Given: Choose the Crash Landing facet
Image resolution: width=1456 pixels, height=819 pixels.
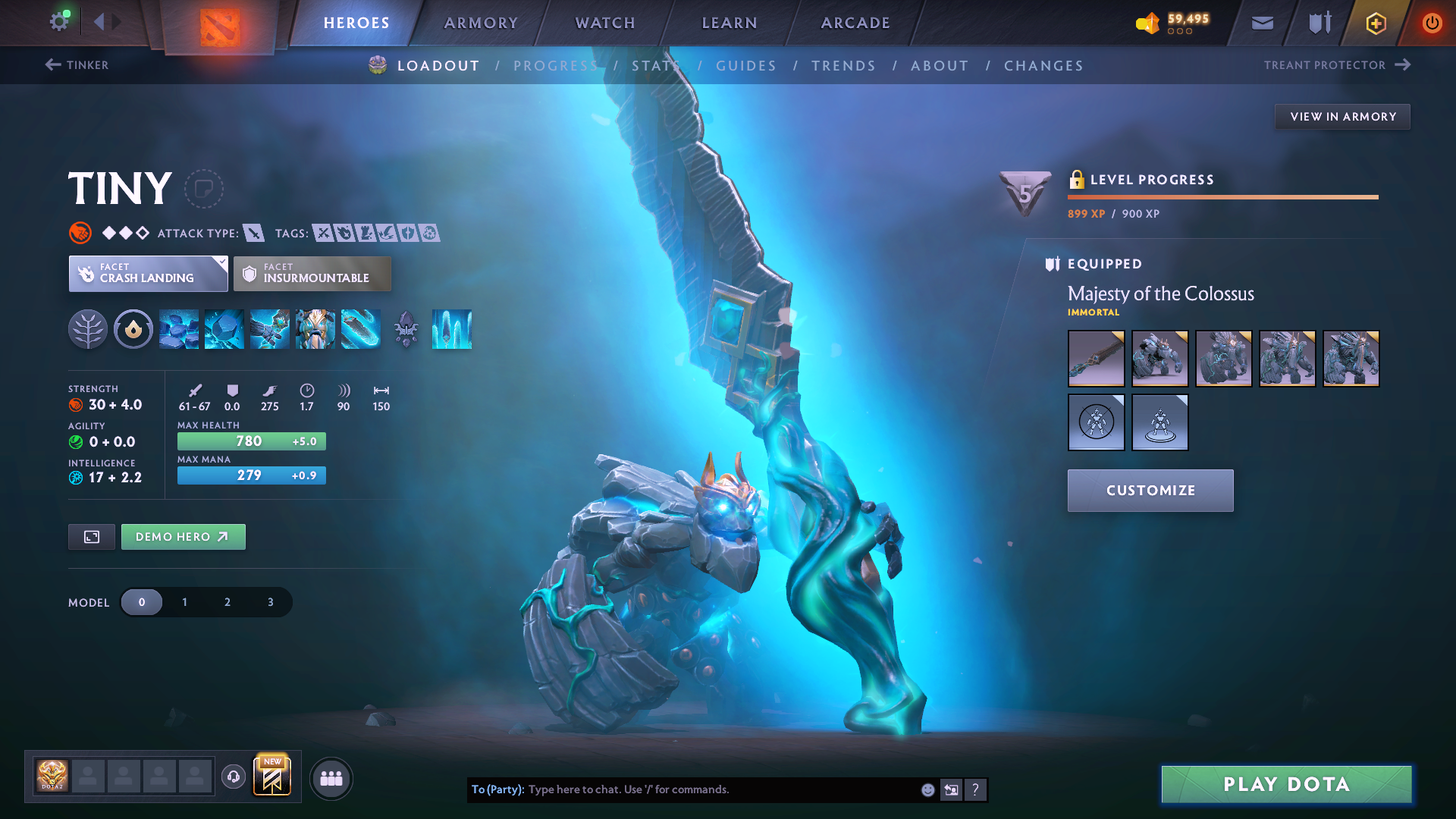Looking at the screenshot, I should point(149,274).
